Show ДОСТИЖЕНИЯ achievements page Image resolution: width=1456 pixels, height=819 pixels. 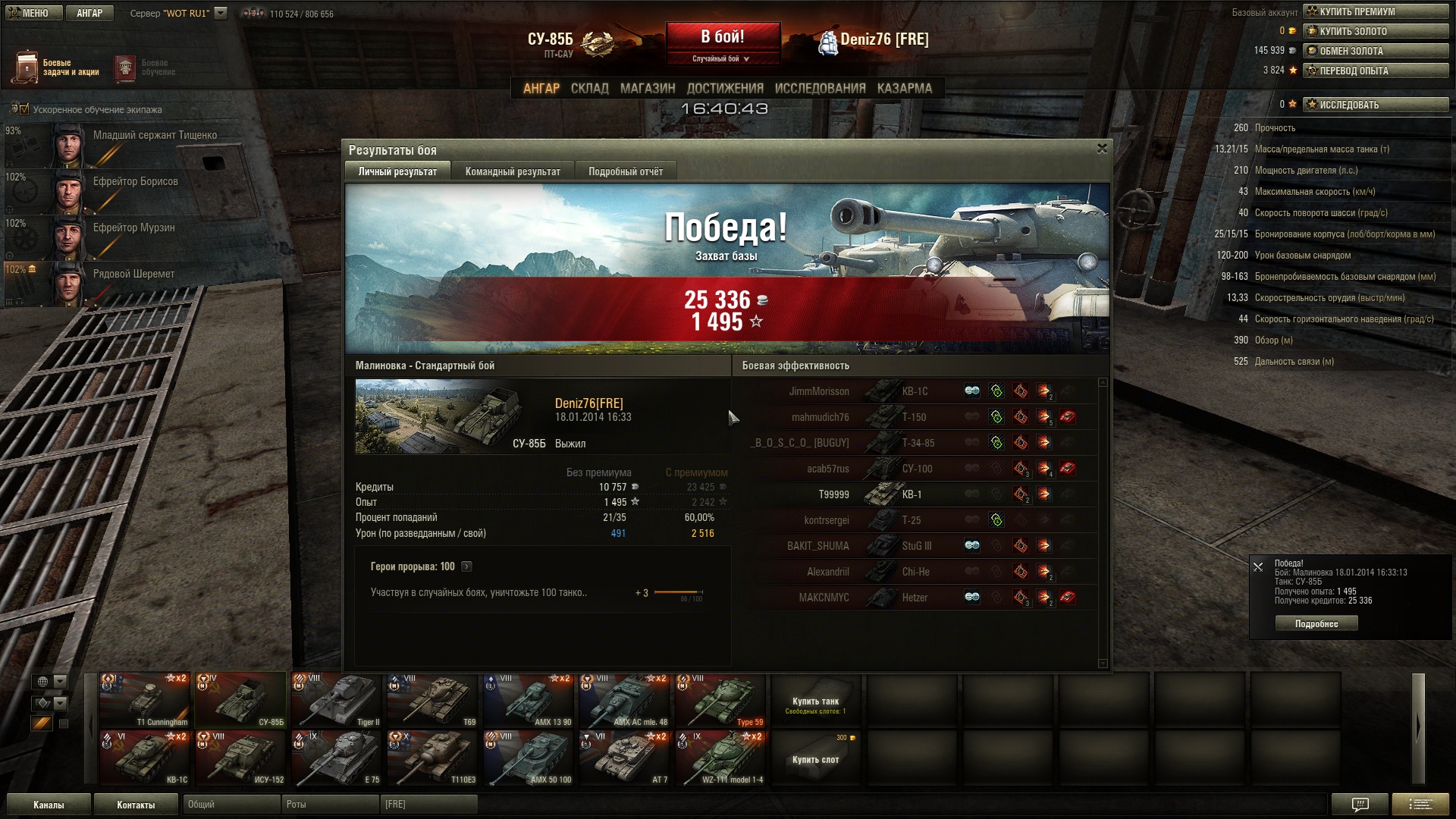coord(725,88)
